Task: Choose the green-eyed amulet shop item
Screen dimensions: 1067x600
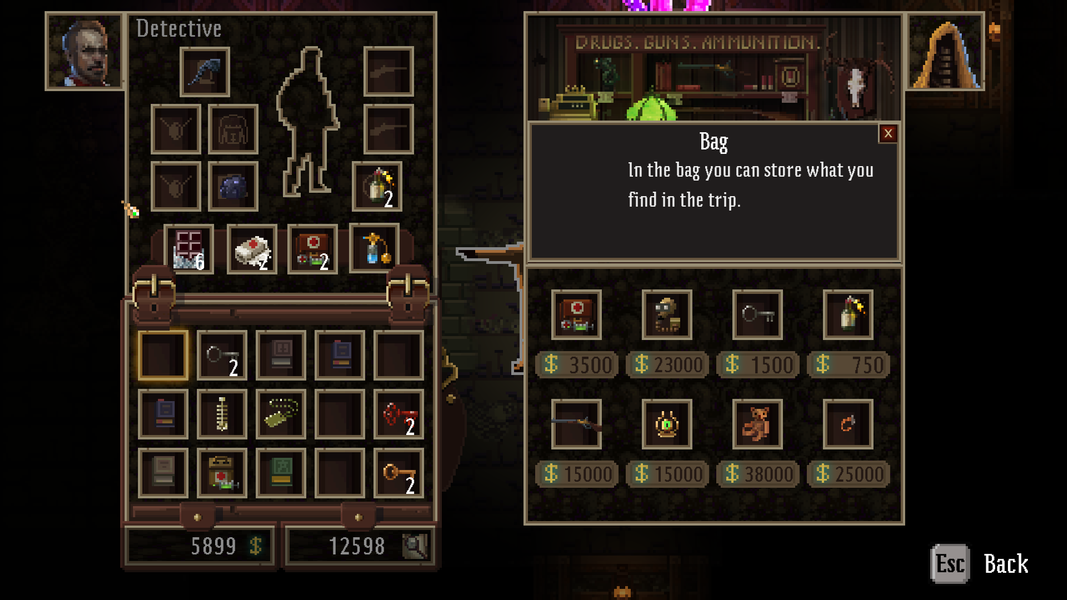Action: [667, 424]
